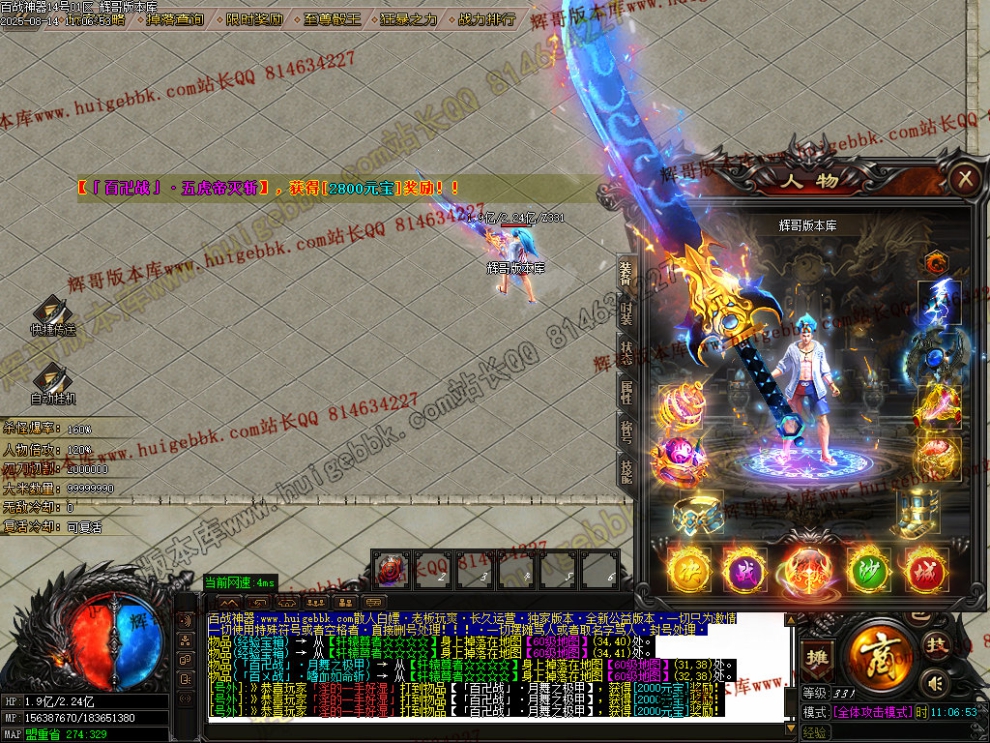990x743 pixels.
Task: Toggle the sound speaker button
Action: [x=935, y=683]
